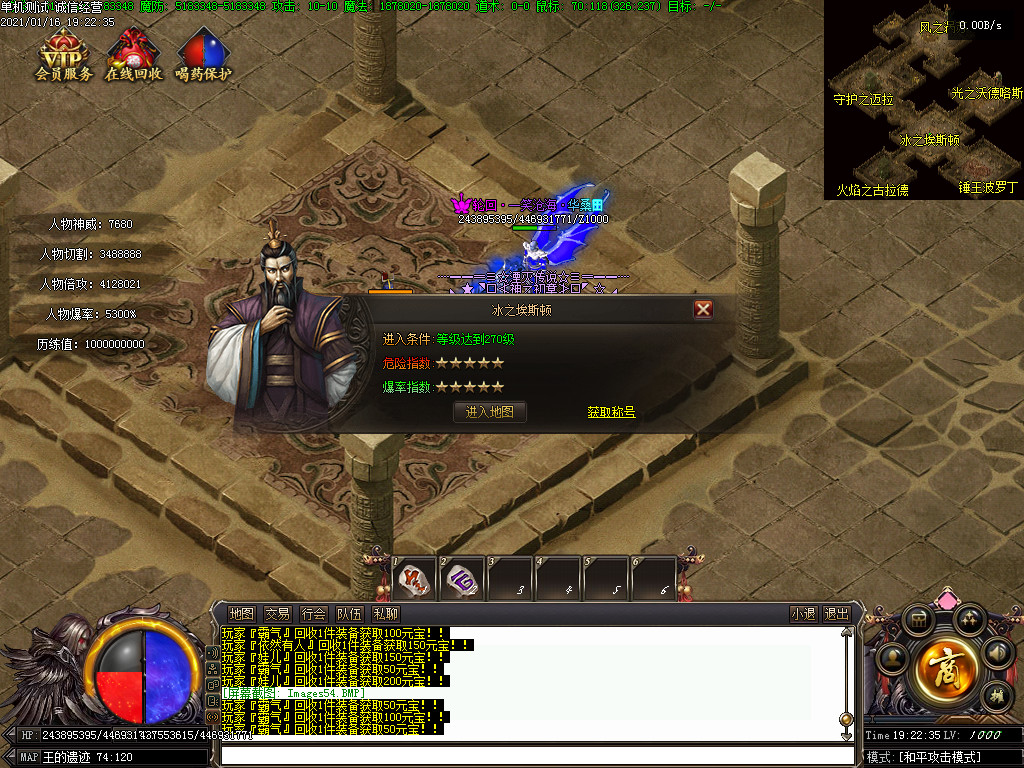Image resolution: width=1024 pixels, height=768 pixels.
Task: Close the 冰之埃斯顿 dialog window
Action: tap(703, 309)
